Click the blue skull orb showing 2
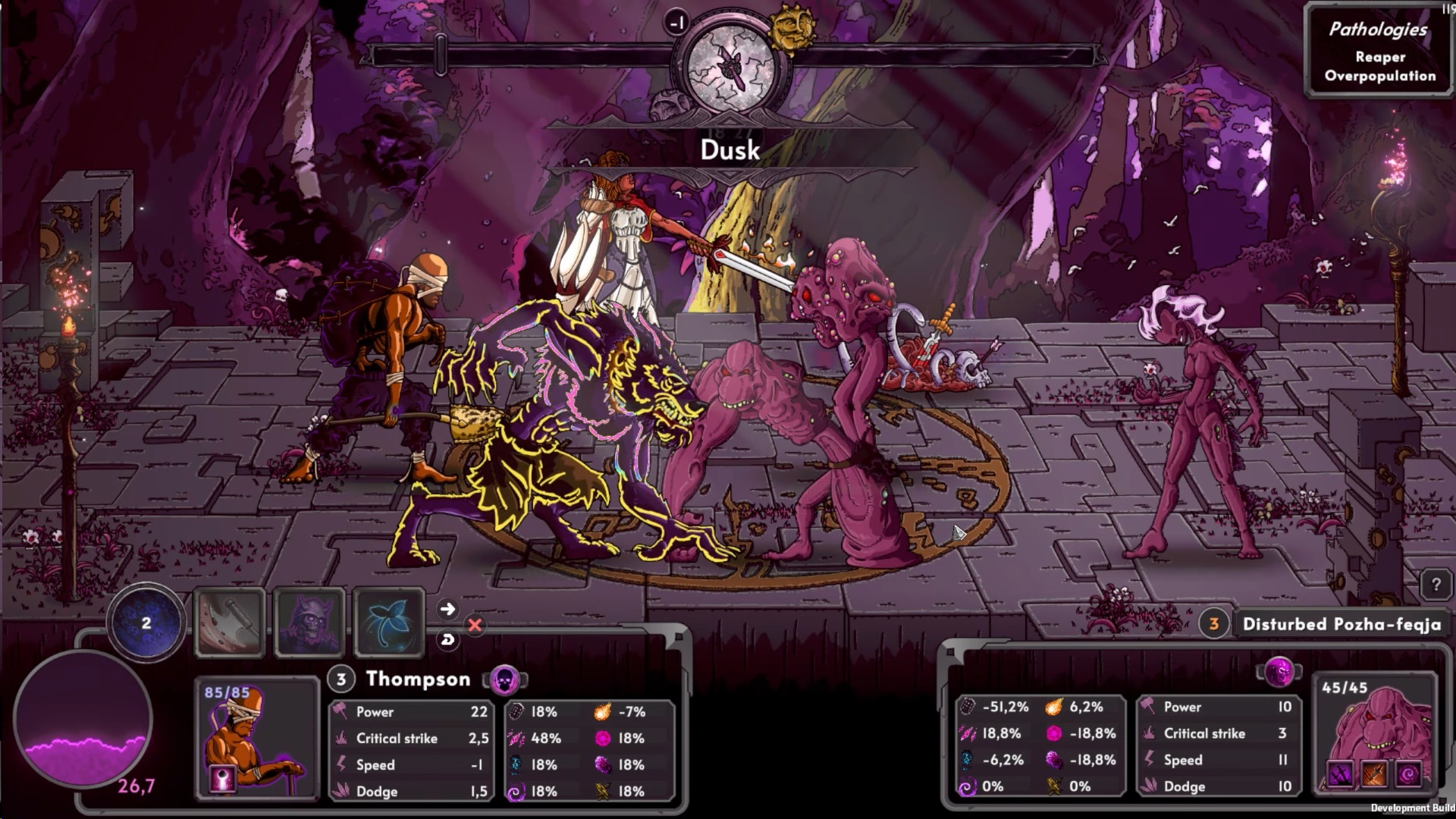This screenshot has height=819, width=1456. (x=146, y=623)
